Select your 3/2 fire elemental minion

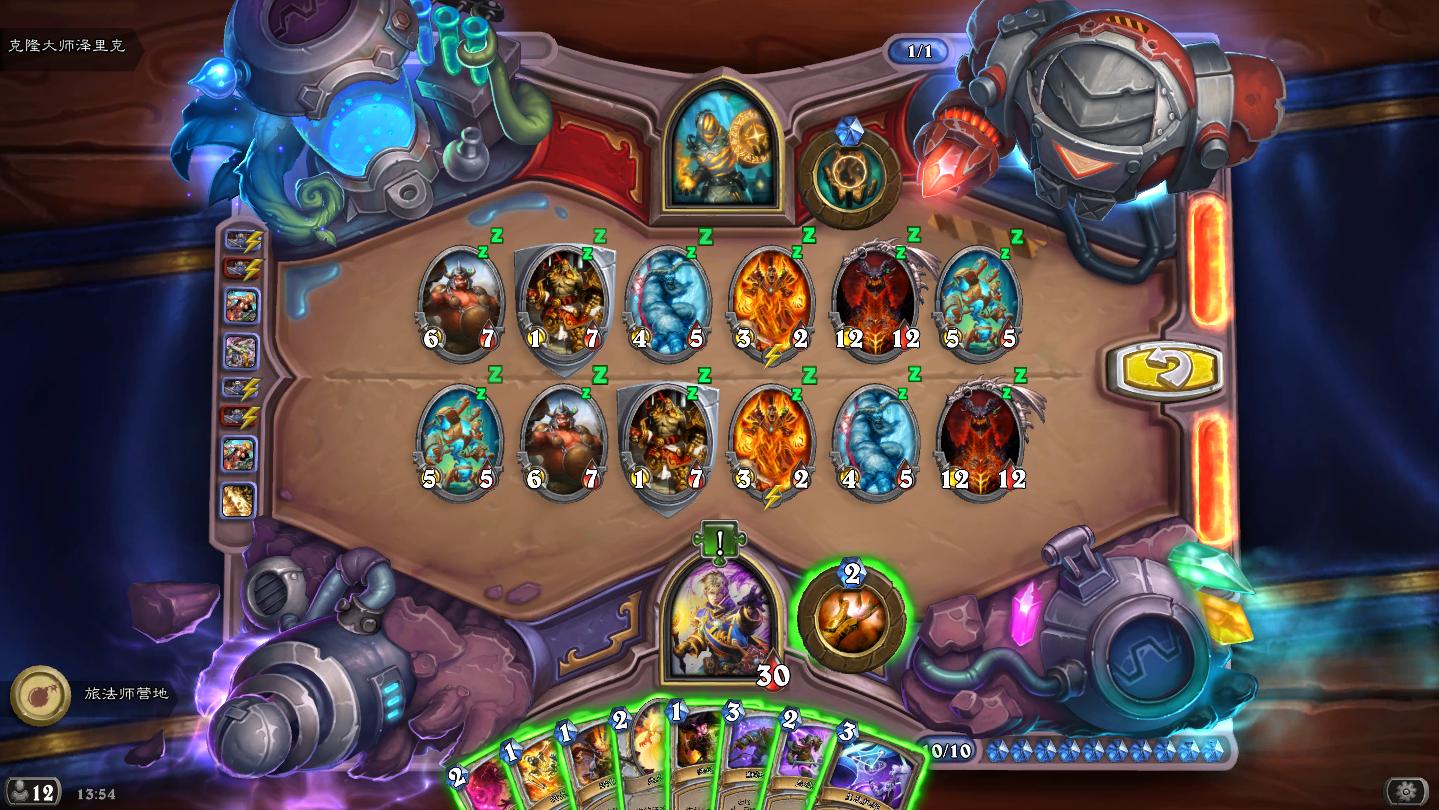click(x=772, y=439)
